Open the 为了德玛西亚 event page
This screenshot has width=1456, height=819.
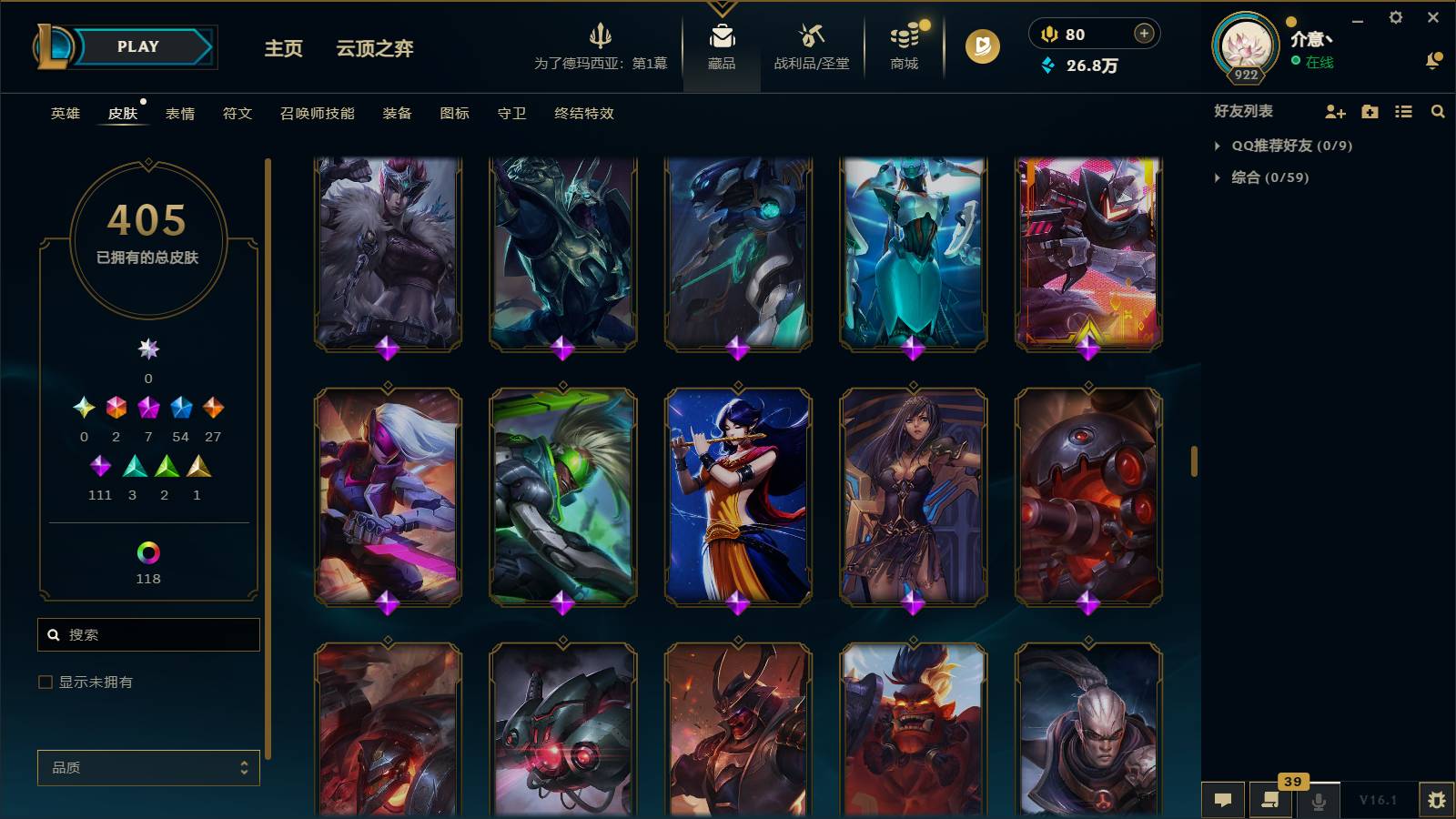coord(601,47)
